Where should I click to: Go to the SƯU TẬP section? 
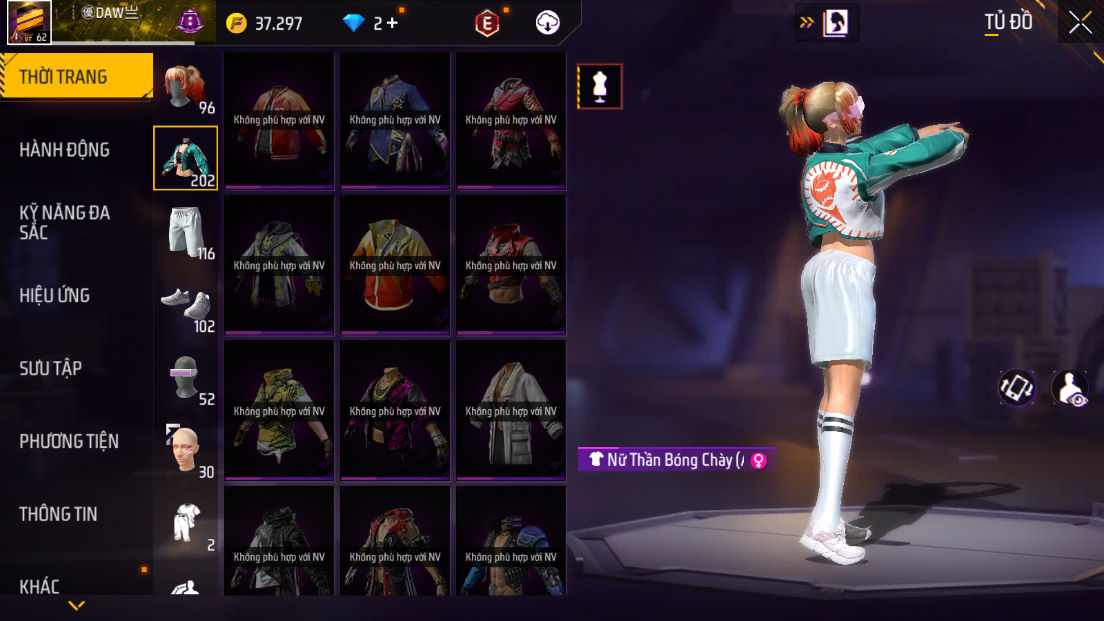[51, 368]
